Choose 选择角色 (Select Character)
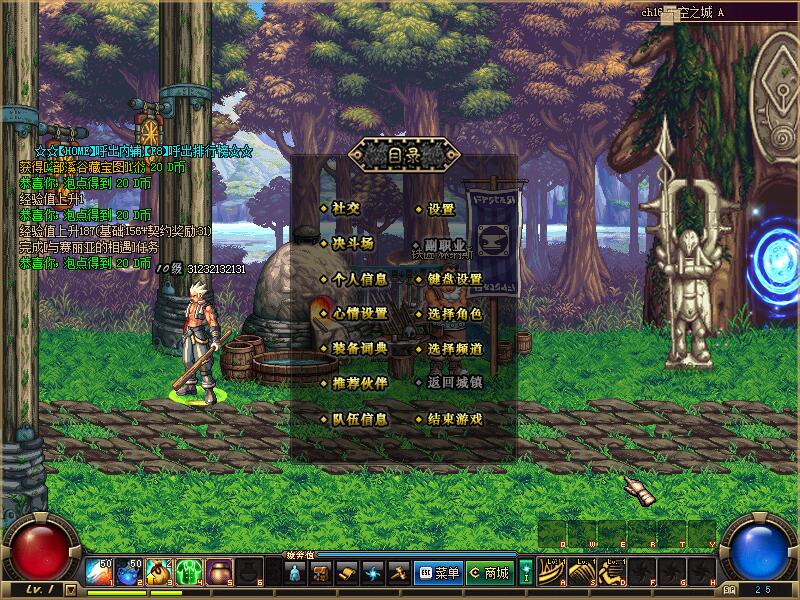The image size is (800, 600). 455,314
